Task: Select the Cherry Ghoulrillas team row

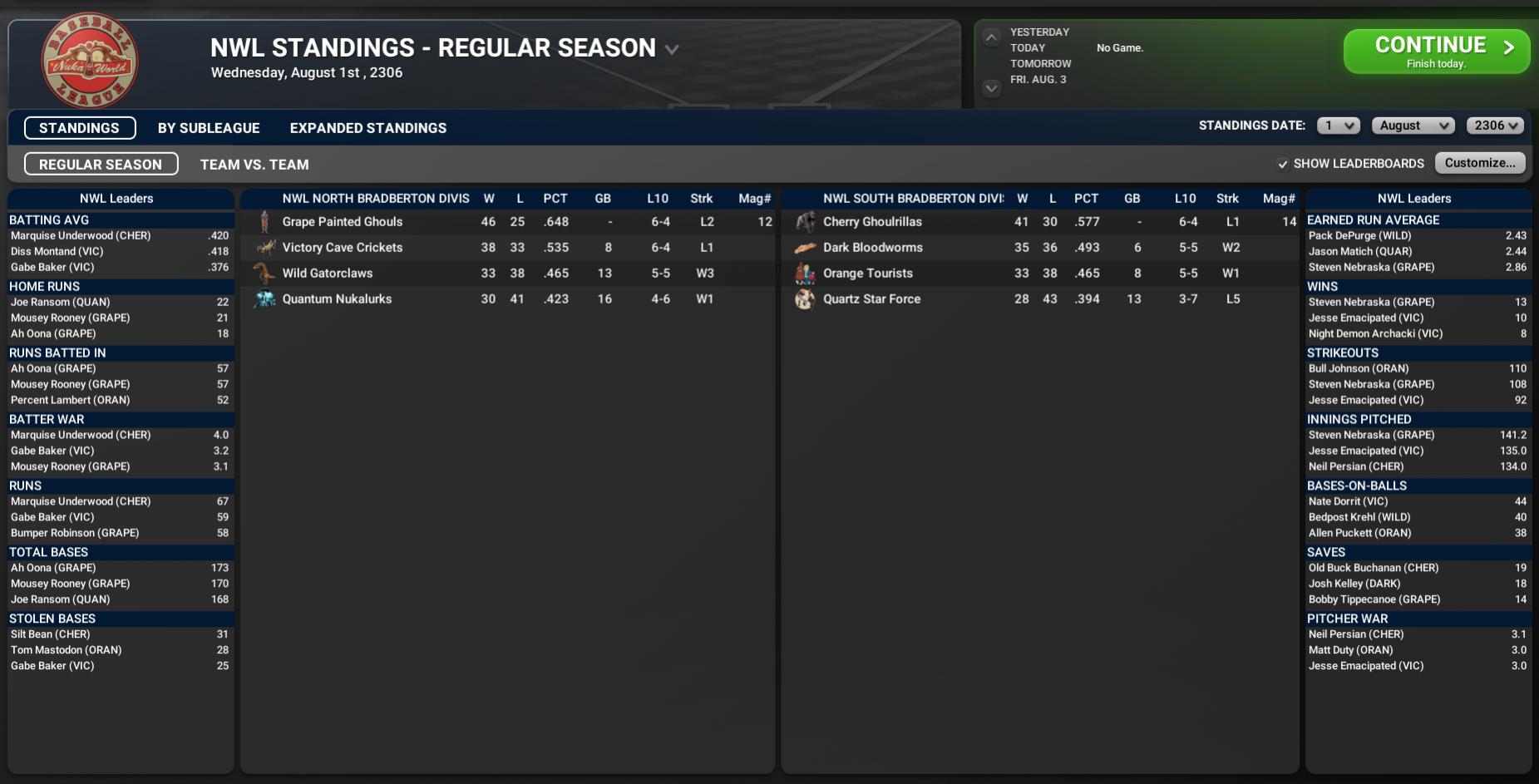Action: 872,222
